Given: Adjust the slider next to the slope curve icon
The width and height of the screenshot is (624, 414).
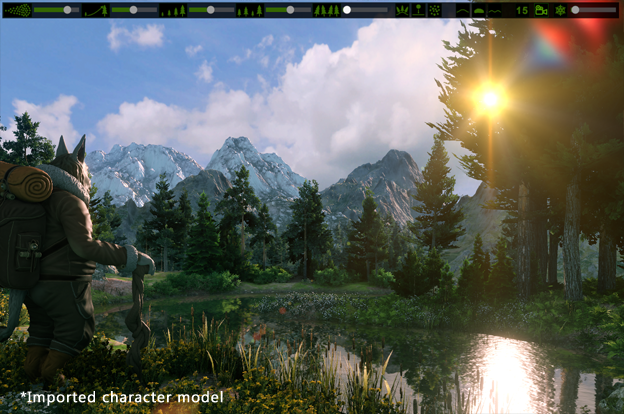Looking at the screenshot, I should click(132, 10).
